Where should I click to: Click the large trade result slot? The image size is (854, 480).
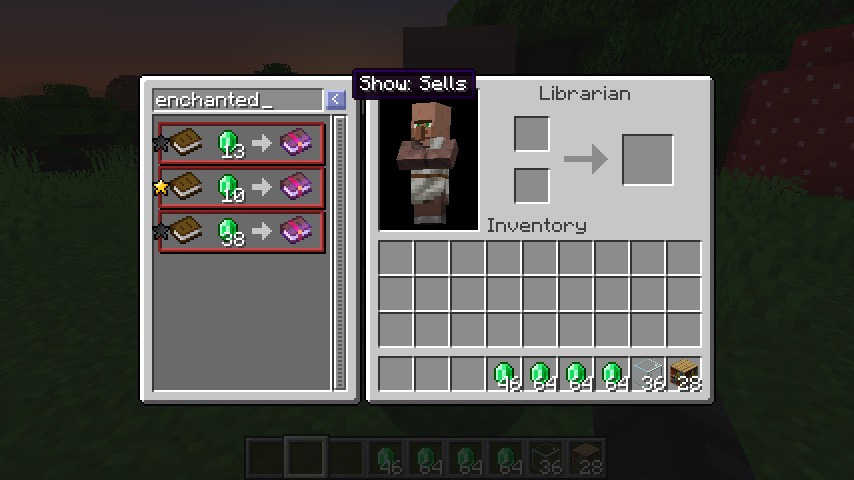648,160
